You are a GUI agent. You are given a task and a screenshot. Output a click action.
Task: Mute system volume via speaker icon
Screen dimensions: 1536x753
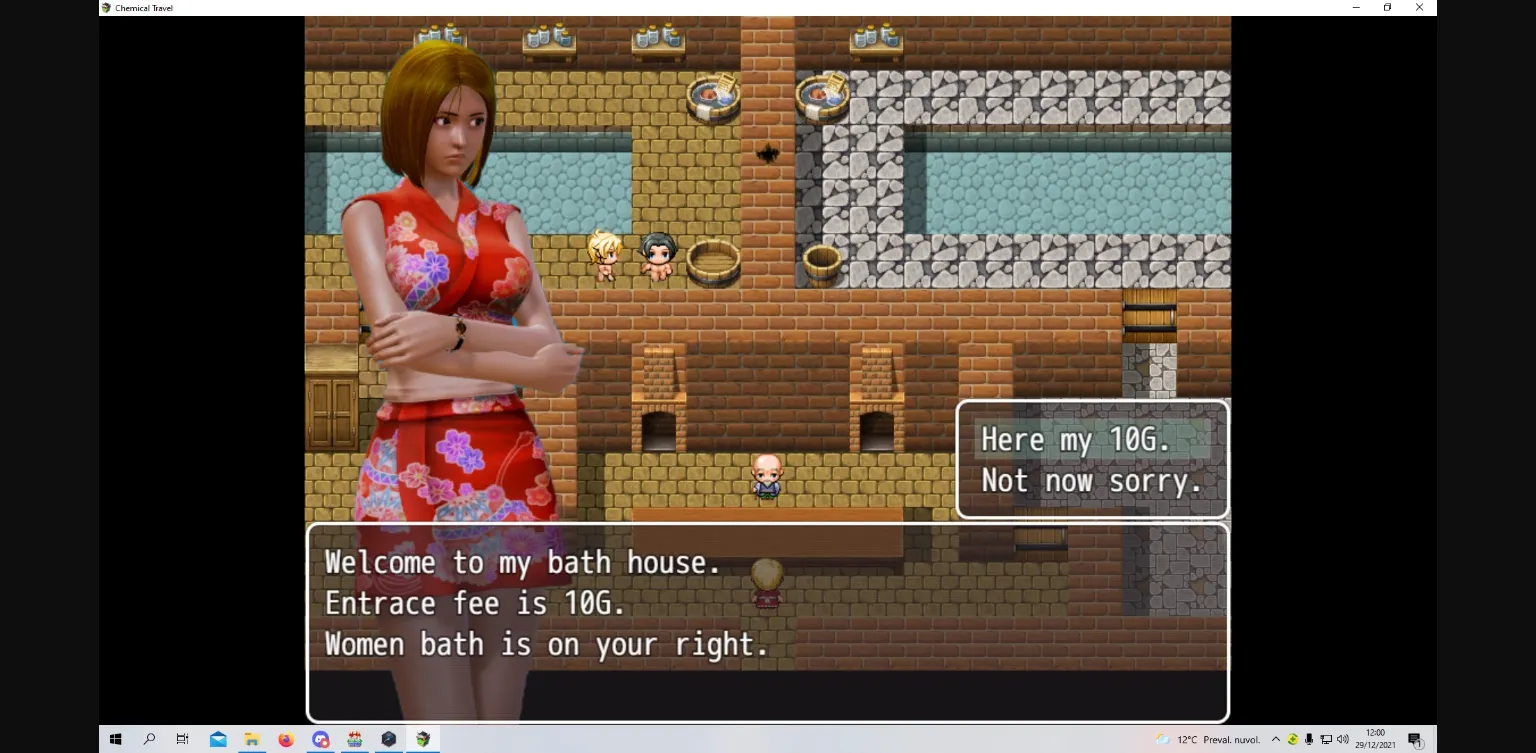tap(1342, 740)
